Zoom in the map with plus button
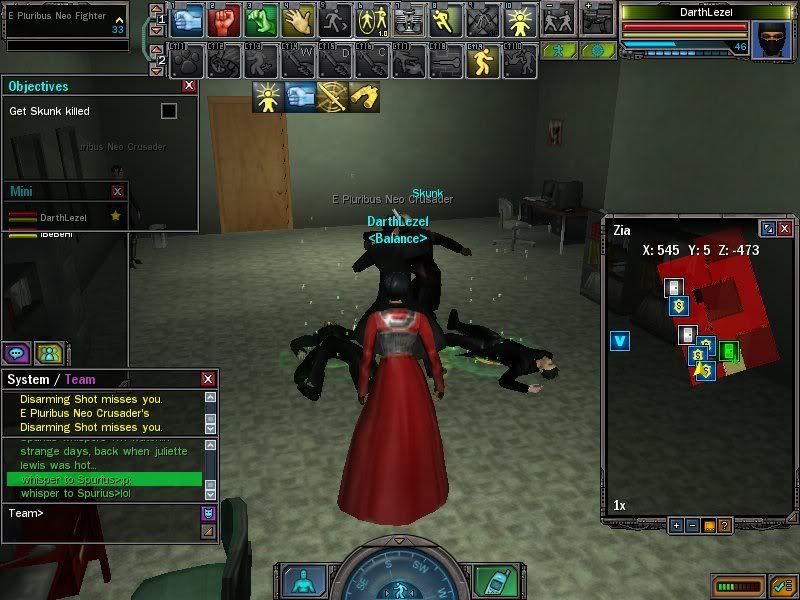This screenshot has height=600, width=800. tap(676, 525)
